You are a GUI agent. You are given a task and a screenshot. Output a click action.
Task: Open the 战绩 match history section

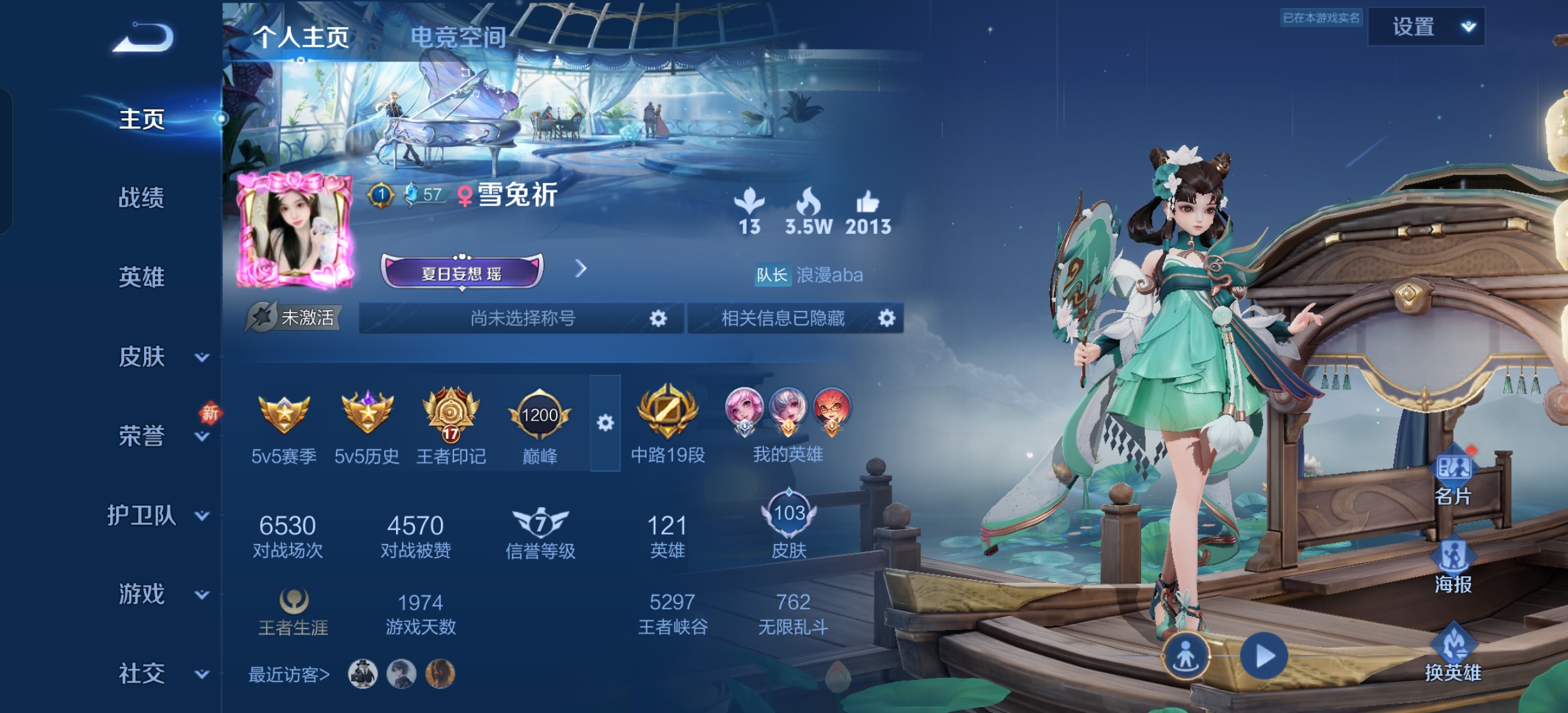click(141, 197)
